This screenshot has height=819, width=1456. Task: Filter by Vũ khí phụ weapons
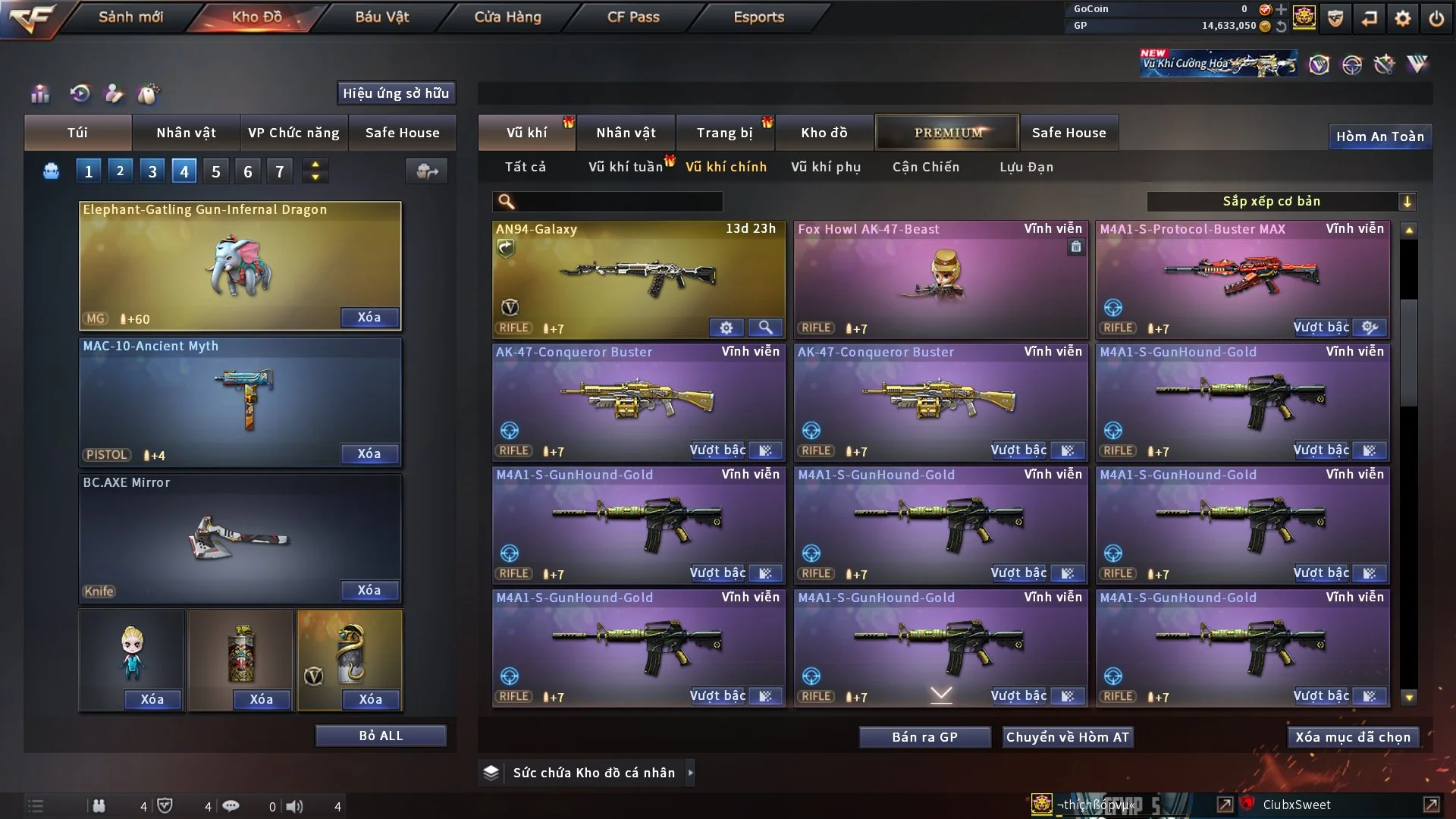coord(826,167)
